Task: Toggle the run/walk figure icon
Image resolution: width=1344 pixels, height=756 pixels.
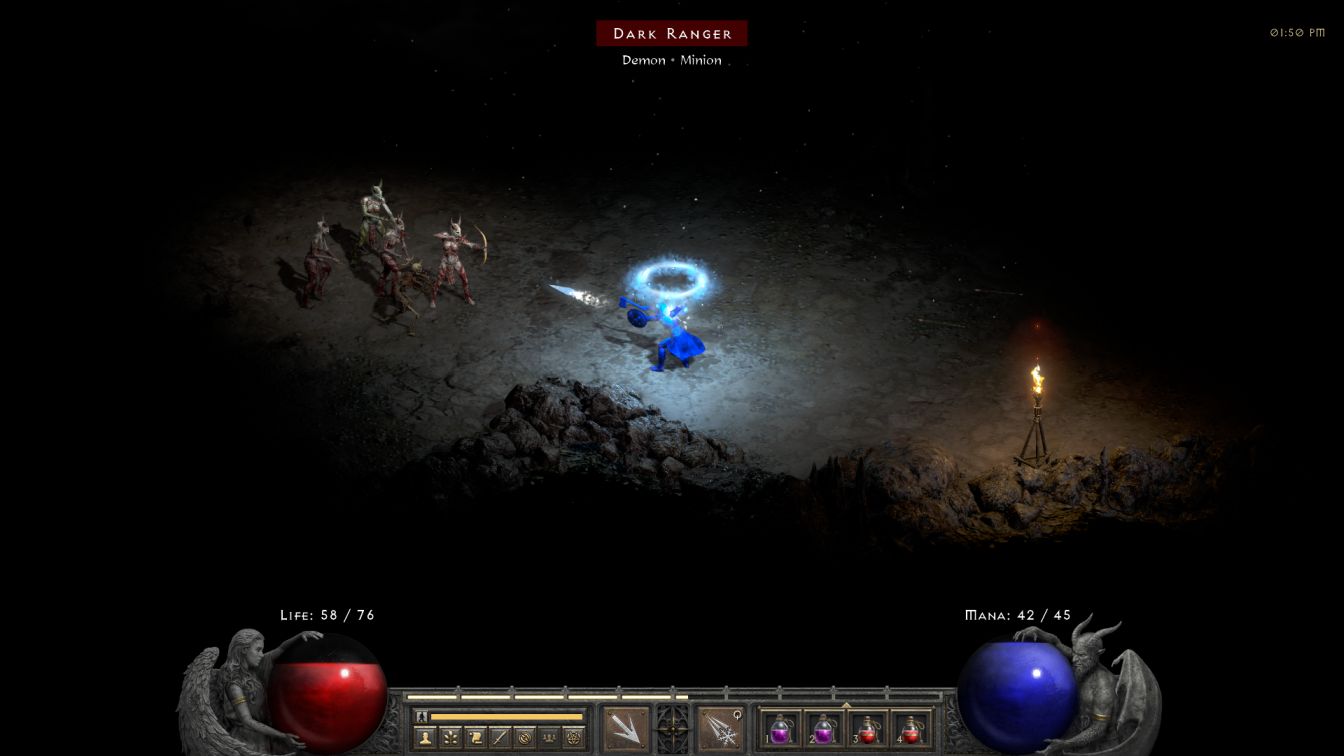Action: tap(422, 716)
